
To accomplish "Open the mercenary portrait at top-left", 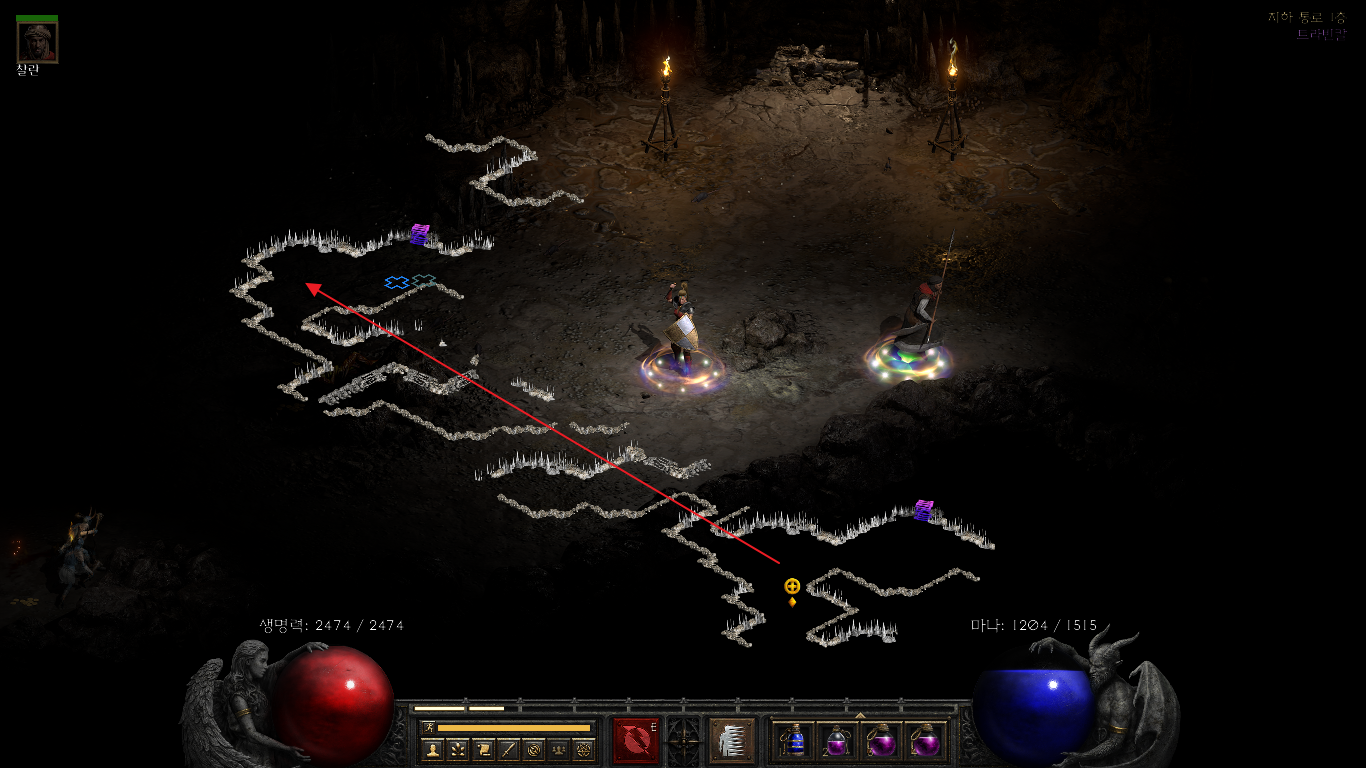I will [x=37, y=41].
